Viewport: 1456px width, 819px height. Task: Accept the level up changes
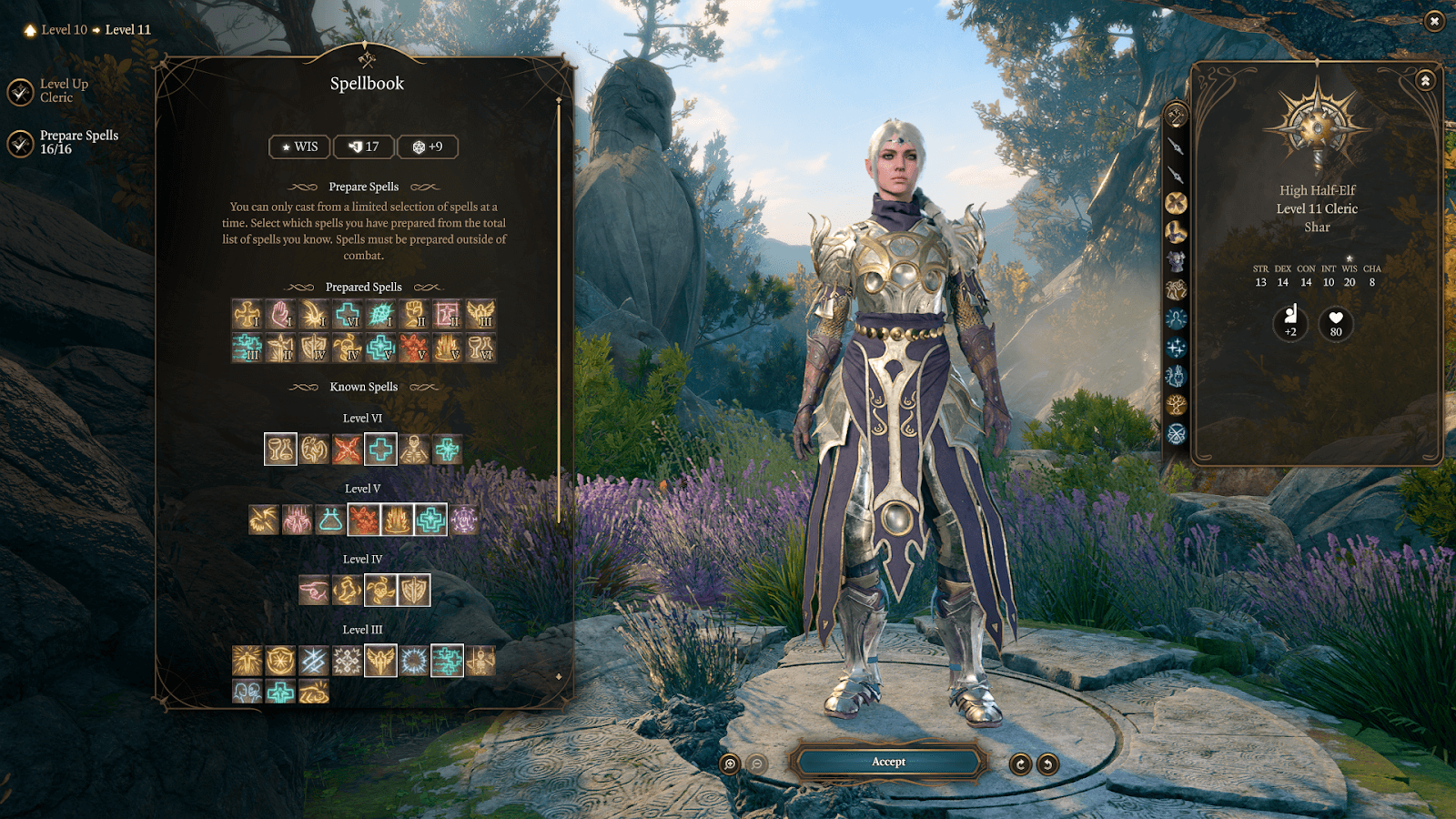coord(888,762)
